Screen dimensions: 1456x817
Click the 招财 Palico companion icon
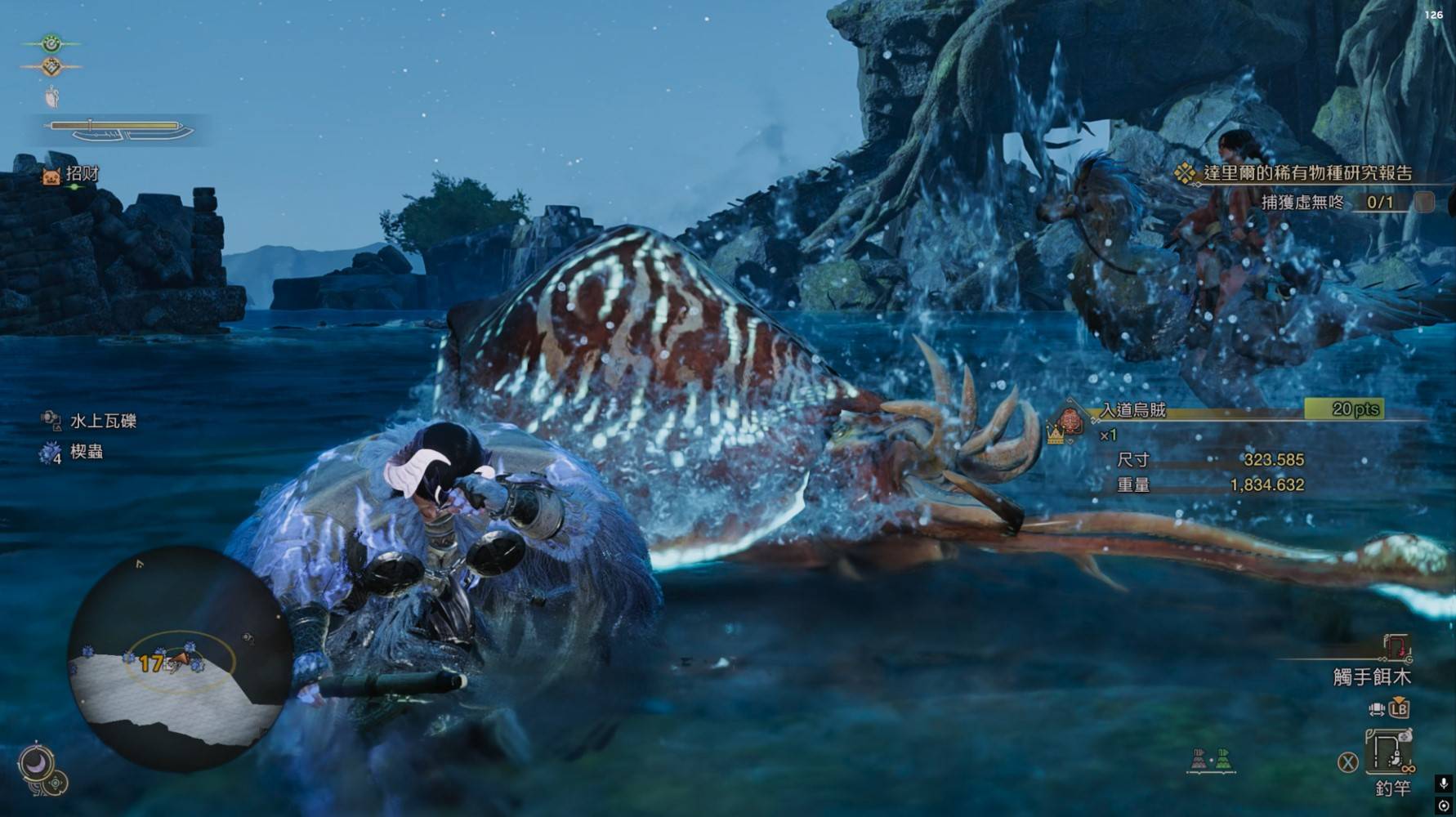[x=51, y=175]
